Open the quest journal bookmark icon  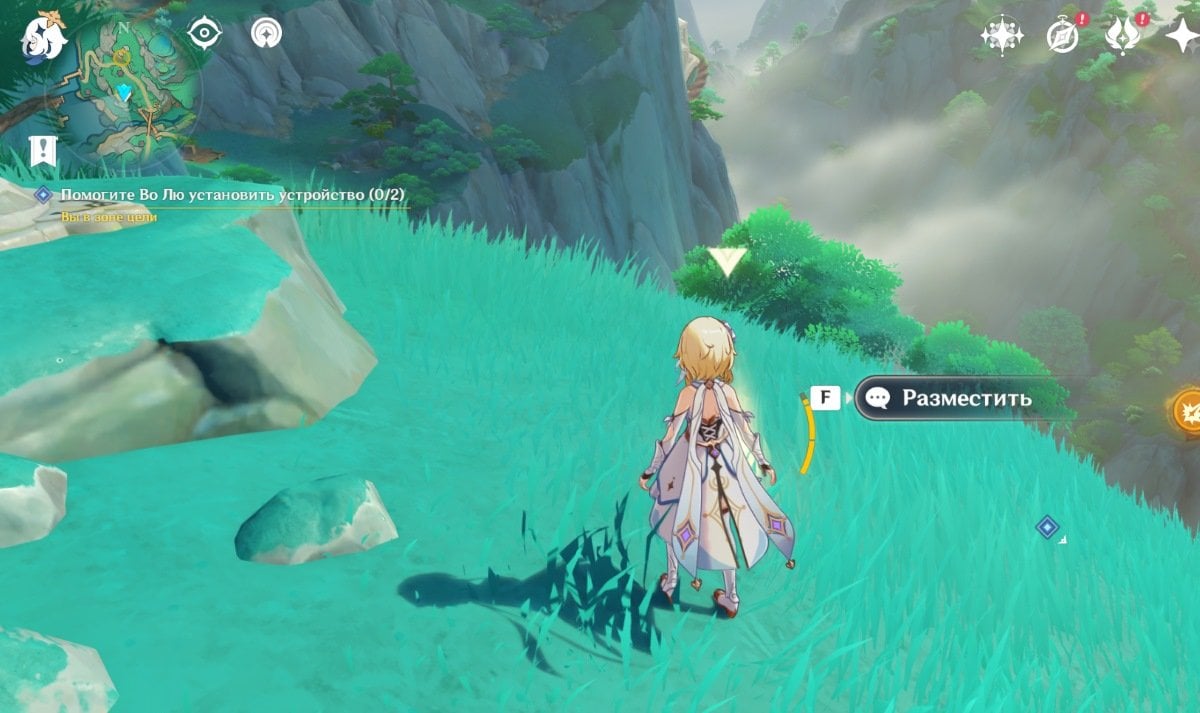pos(43,151)
